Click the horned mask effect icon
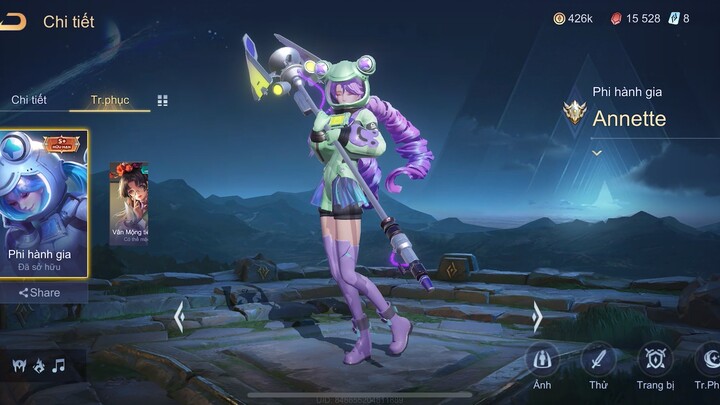The image size is (720, 405). point(18,365)
